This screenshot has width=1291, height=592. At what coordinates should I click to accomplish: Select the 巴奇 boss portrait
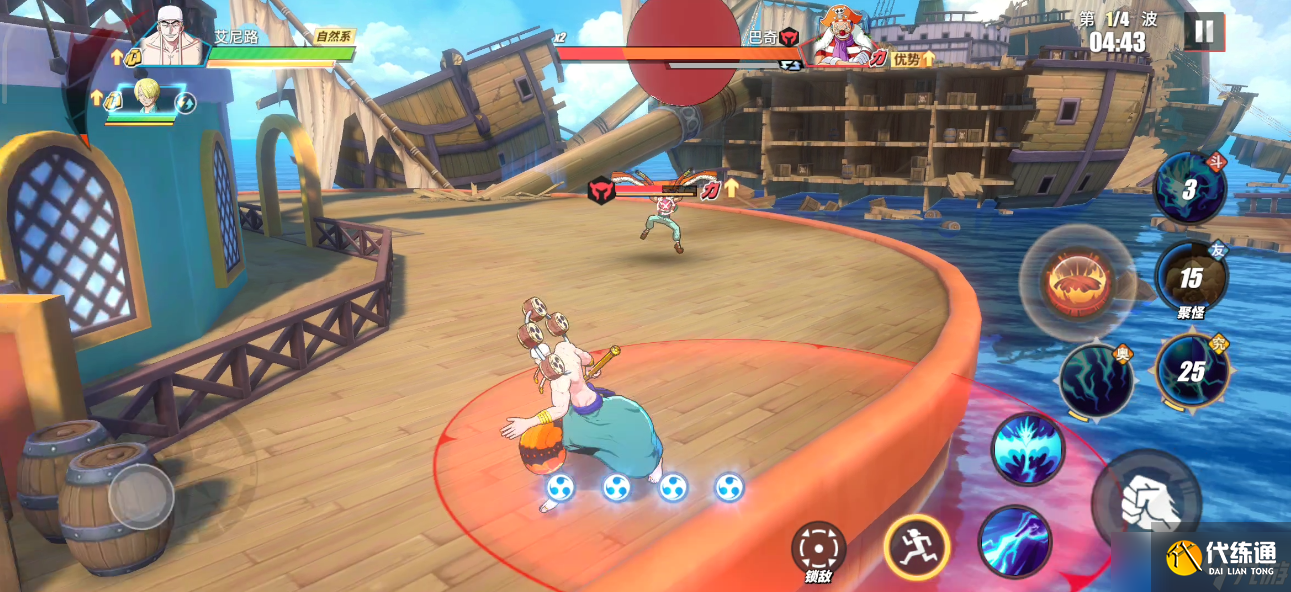pos(838,38)
